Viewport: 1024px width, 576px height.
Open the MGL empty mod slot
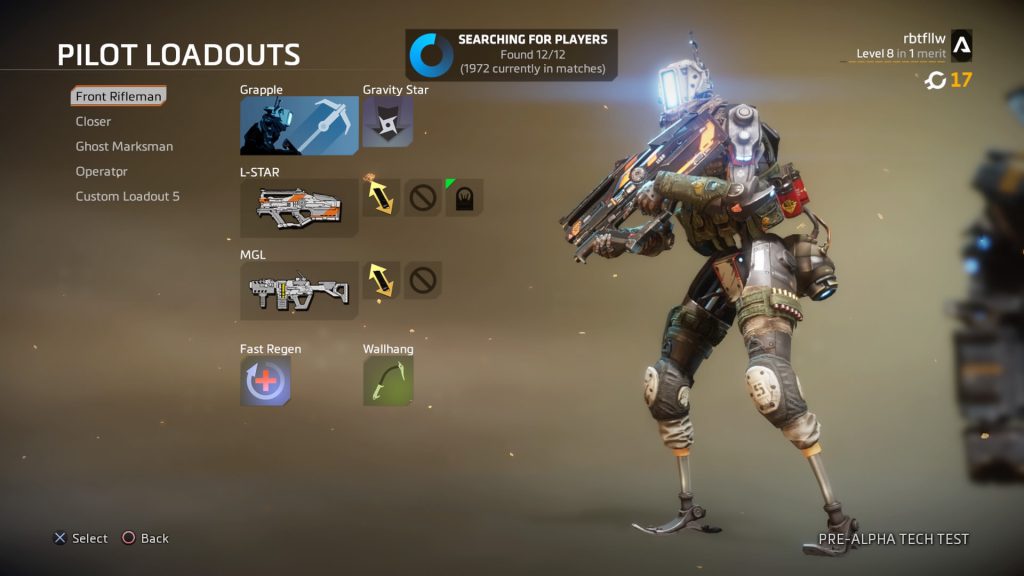[422, 280]
